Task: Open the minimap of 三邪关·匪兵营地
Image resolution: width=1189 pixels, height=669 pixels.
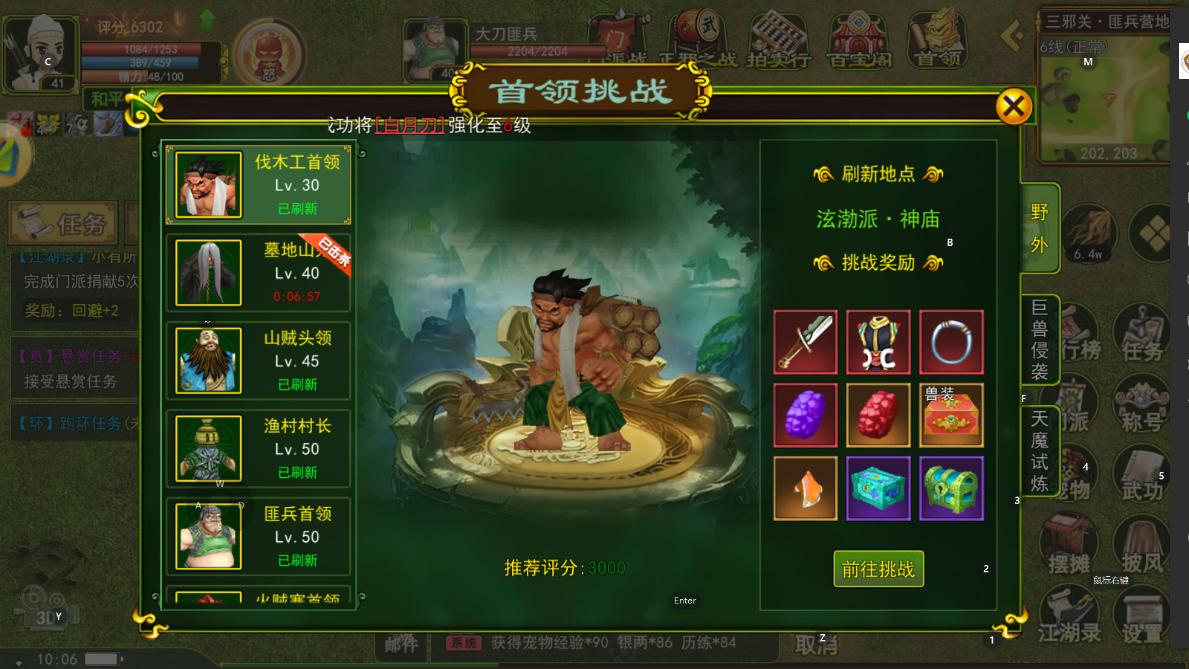Action: [1104, 98]
